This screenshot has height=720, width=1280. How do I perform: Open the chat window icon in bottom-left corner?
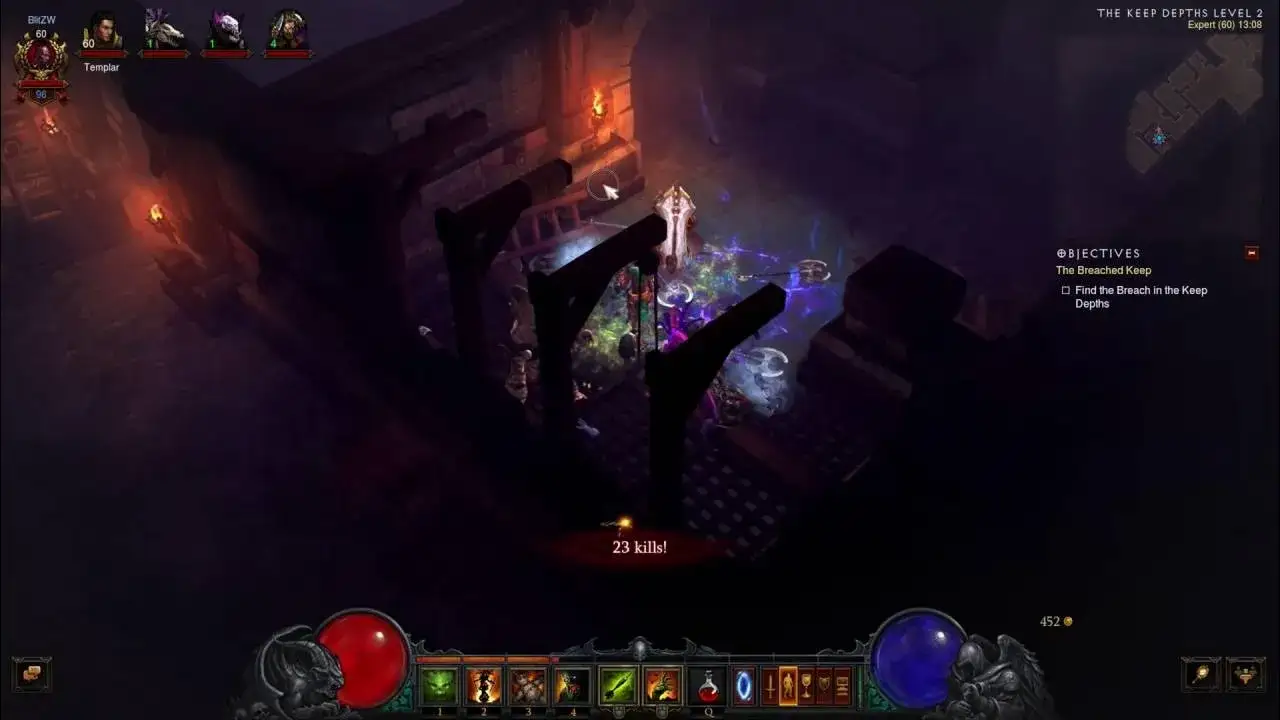(x=30, y=674)
